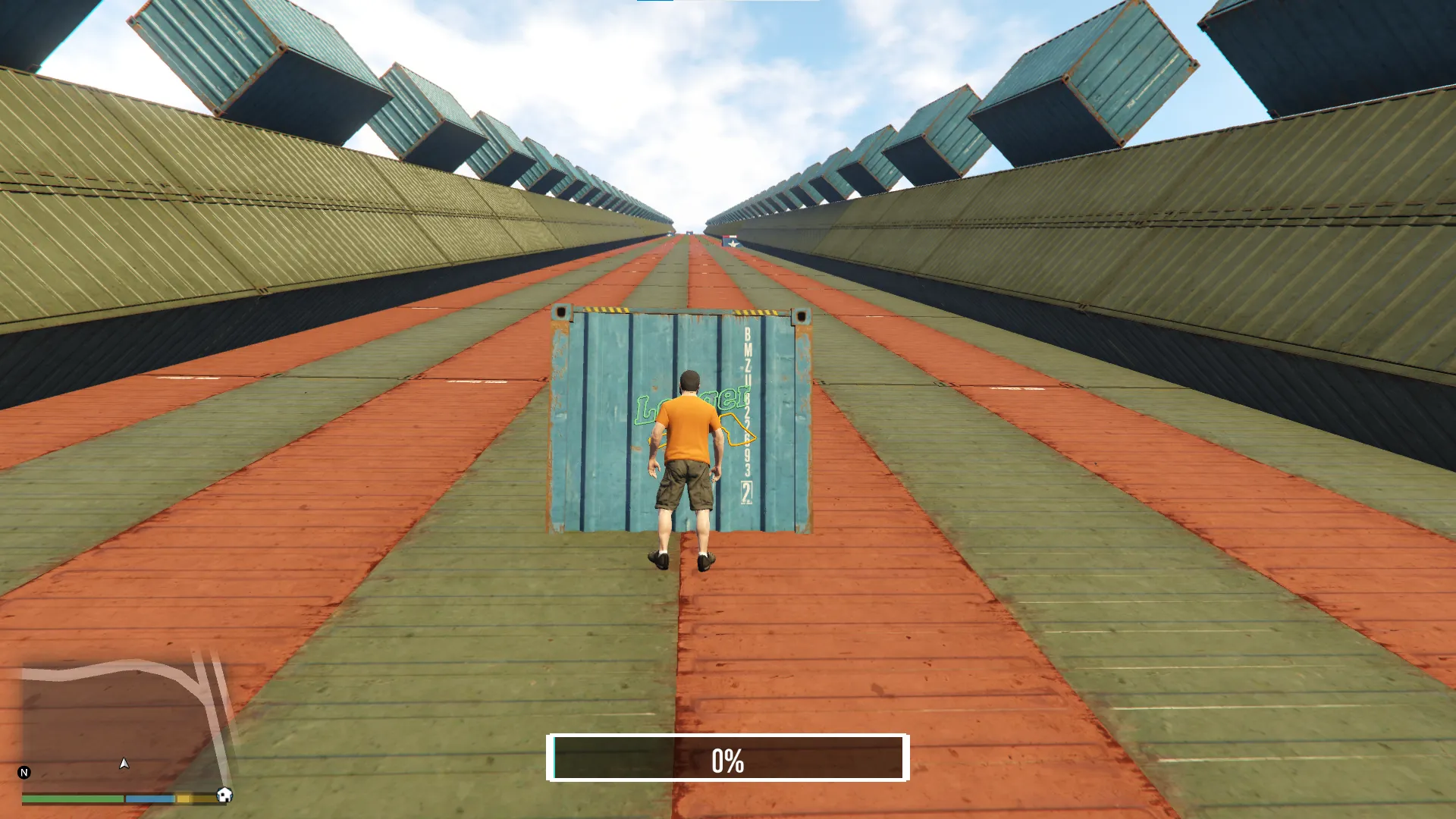
Task: Click the safehouse blip on the minimap
Action: tap(224, 794)
